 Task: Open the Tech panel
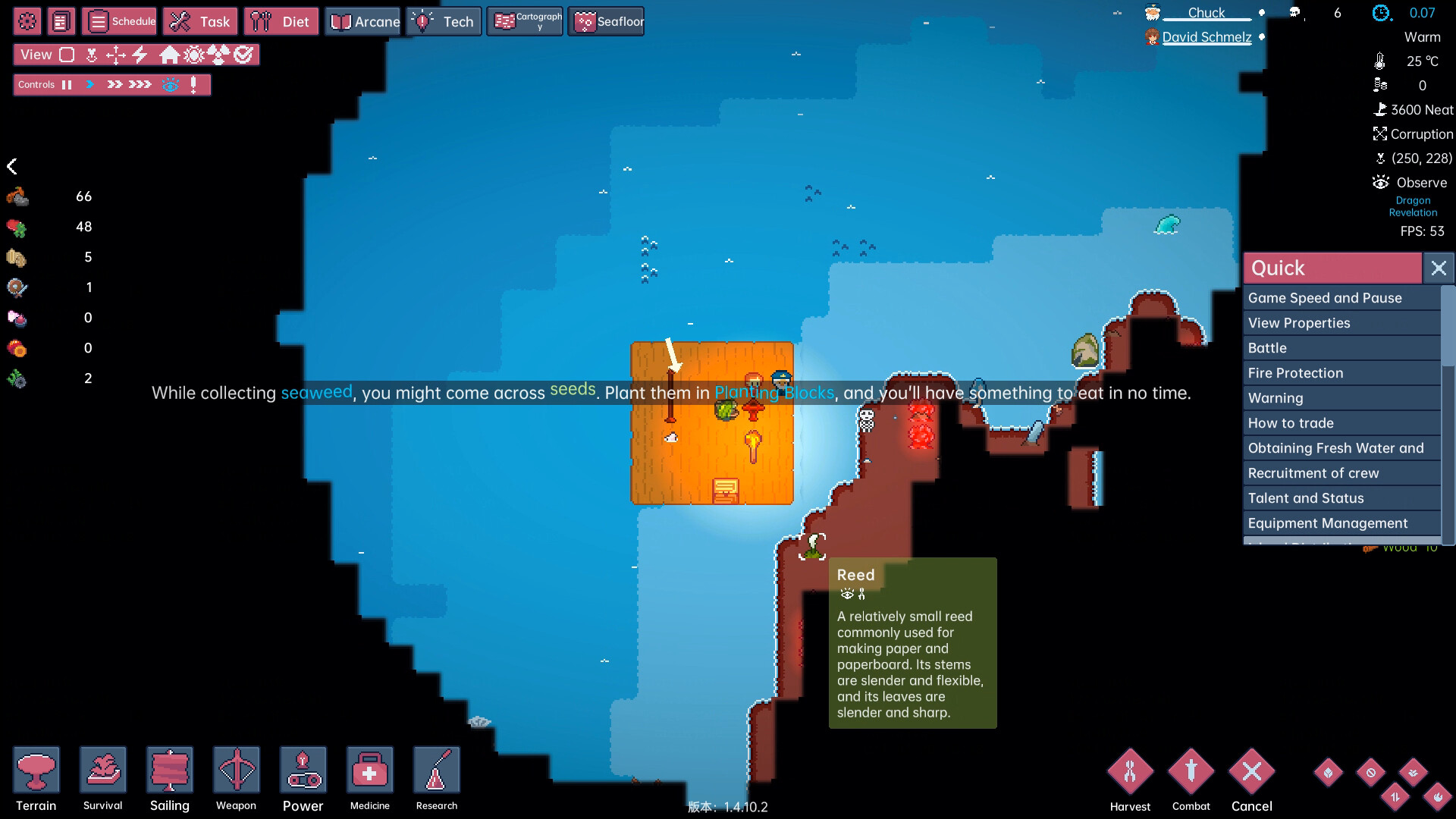click(x=444, y=21)
